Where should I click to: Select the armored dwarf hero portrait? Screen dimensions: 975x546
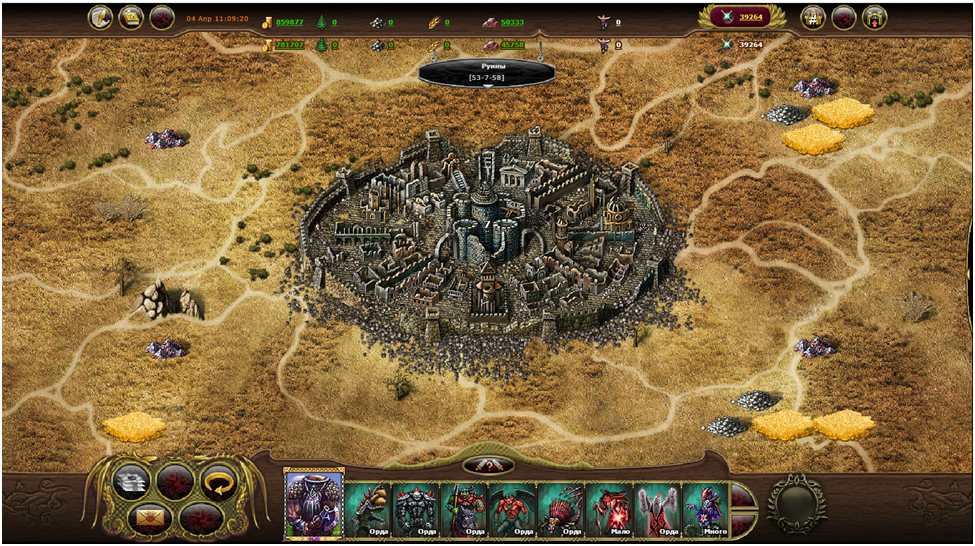(x=314, y=503)
